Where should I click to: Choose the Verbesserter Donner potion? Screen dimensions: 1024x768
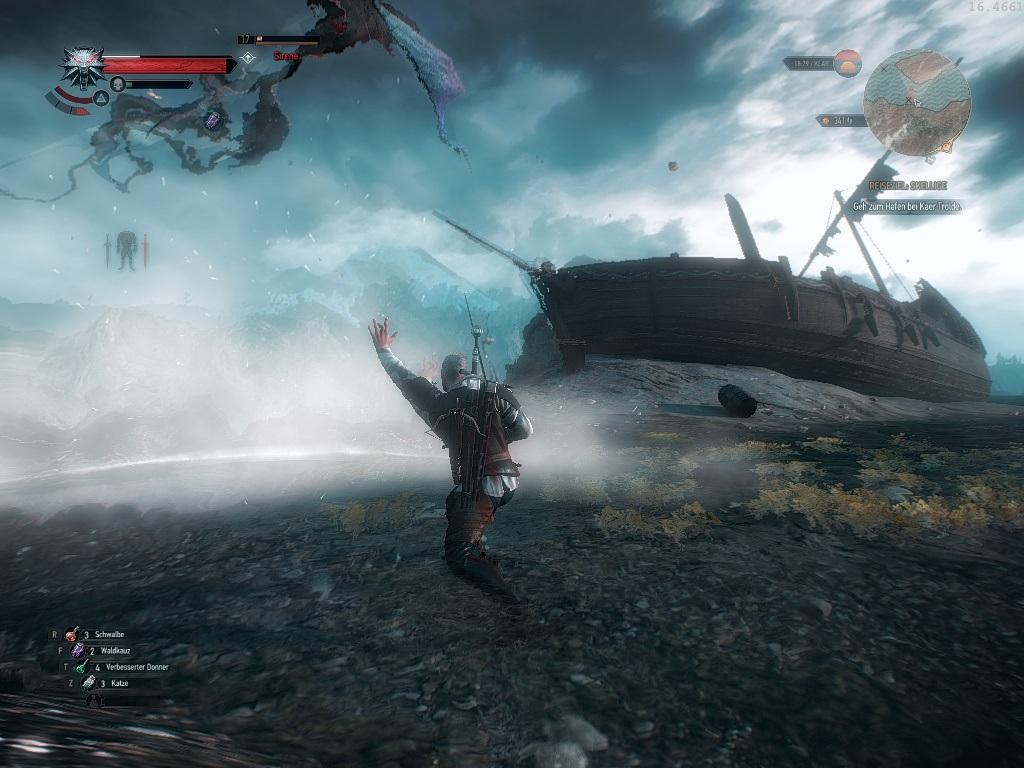81,666
